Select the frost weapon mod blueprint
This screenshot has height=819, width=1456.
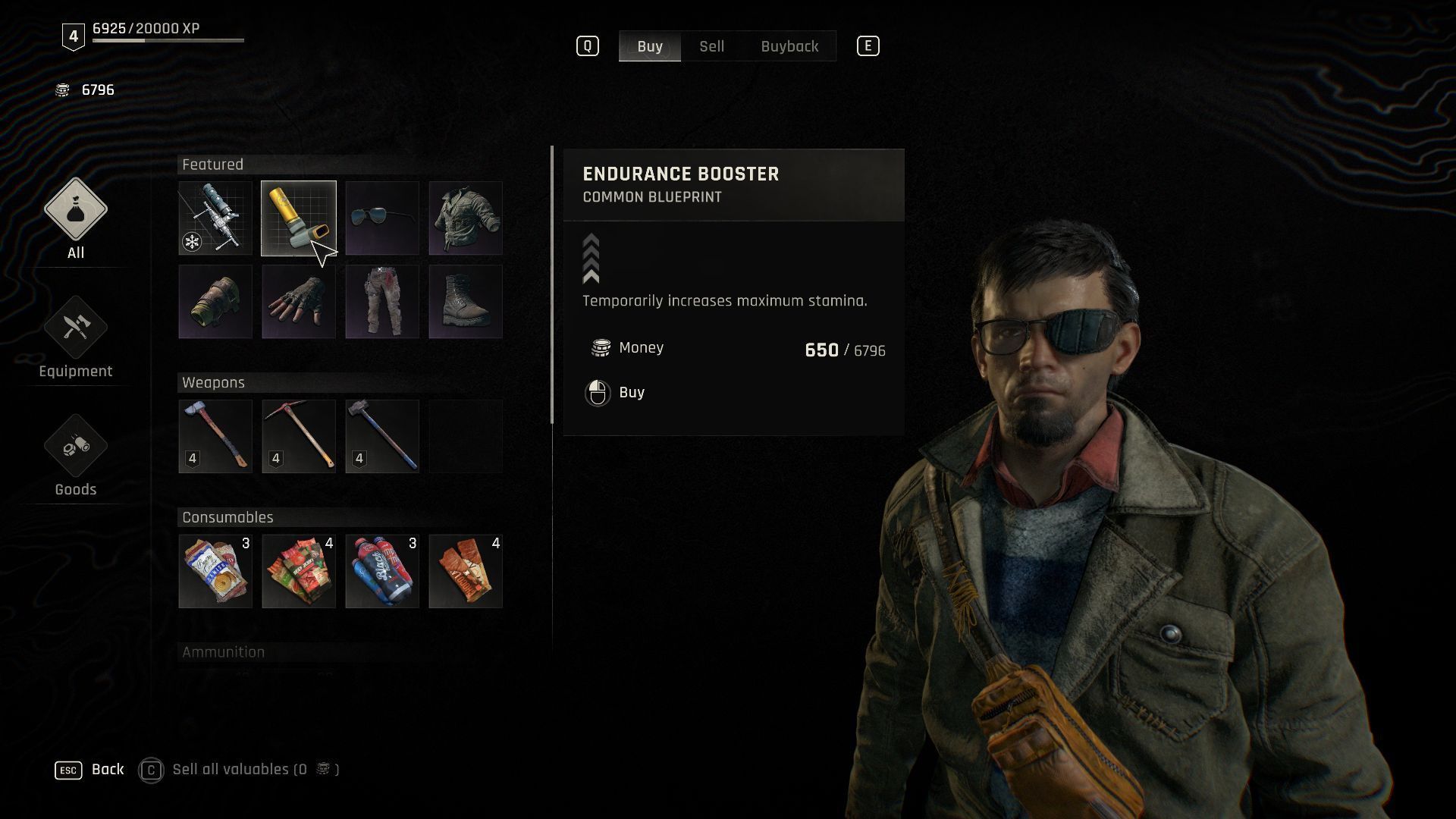tap(215, 218)
